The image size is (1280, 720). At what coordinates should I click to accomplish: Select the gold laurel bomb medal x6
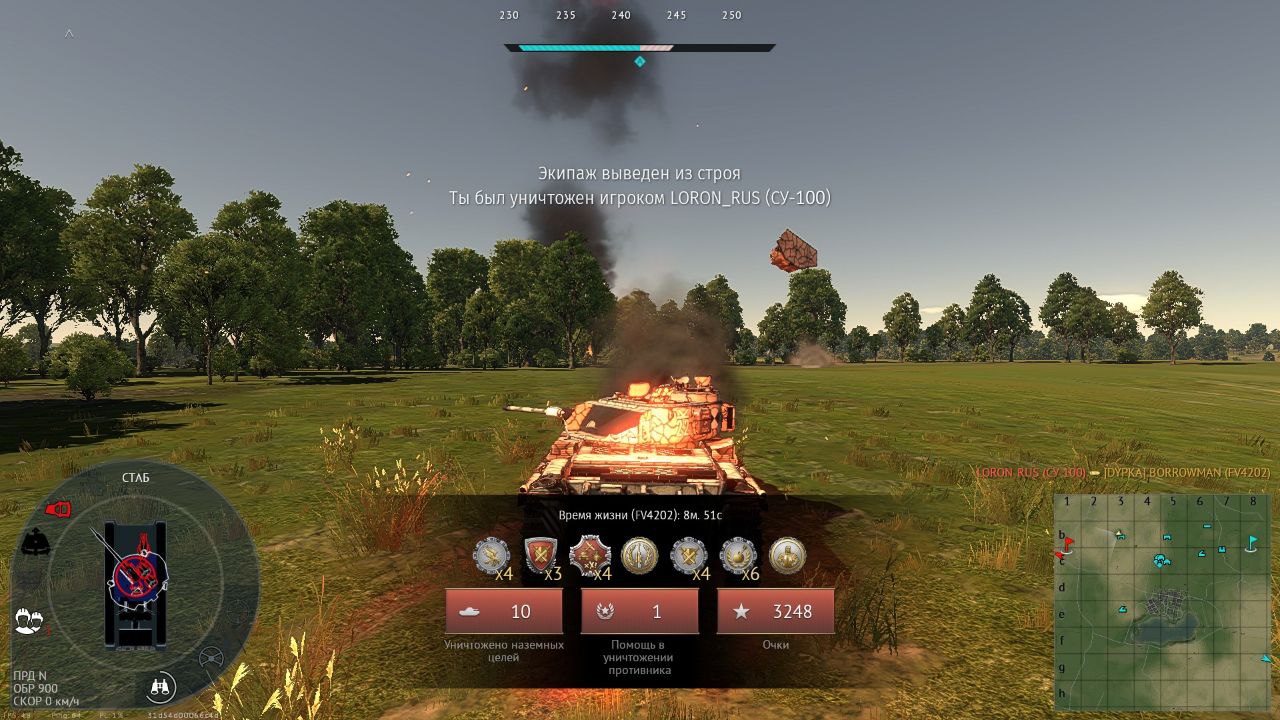pos(738,555)
